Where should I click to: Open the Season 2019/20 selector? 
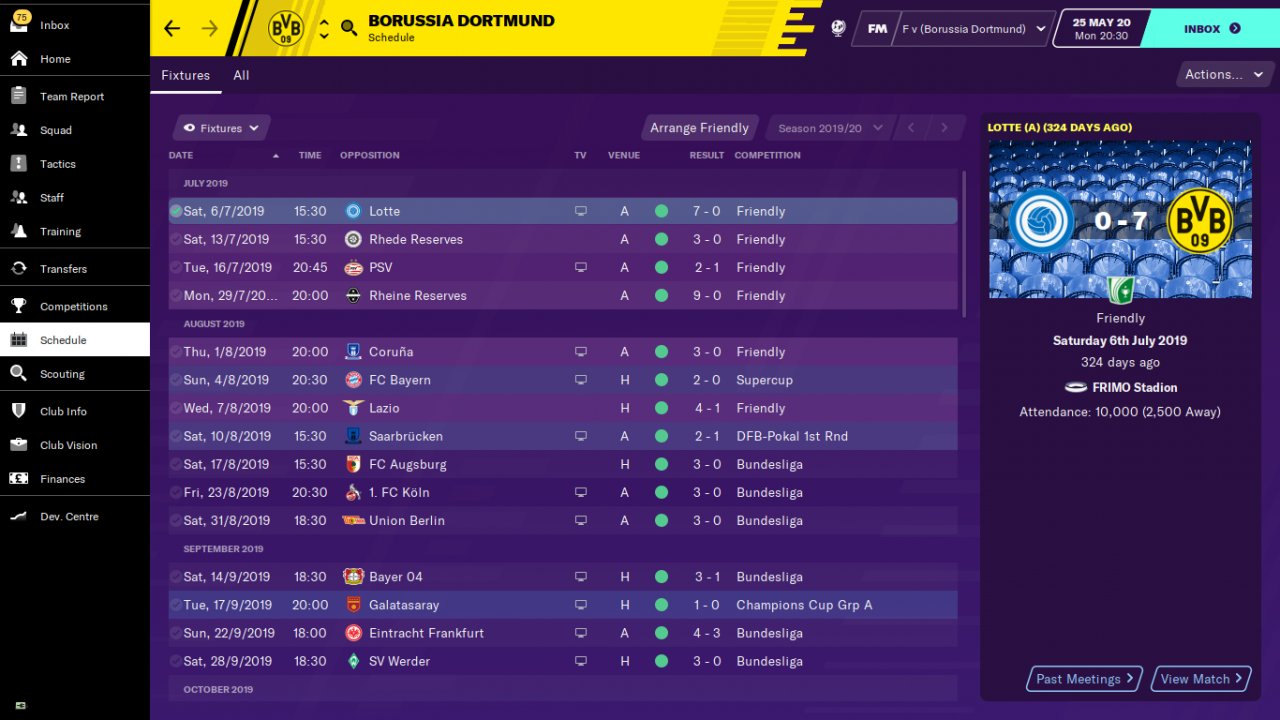pyautogui.click(x=829, y=128)
